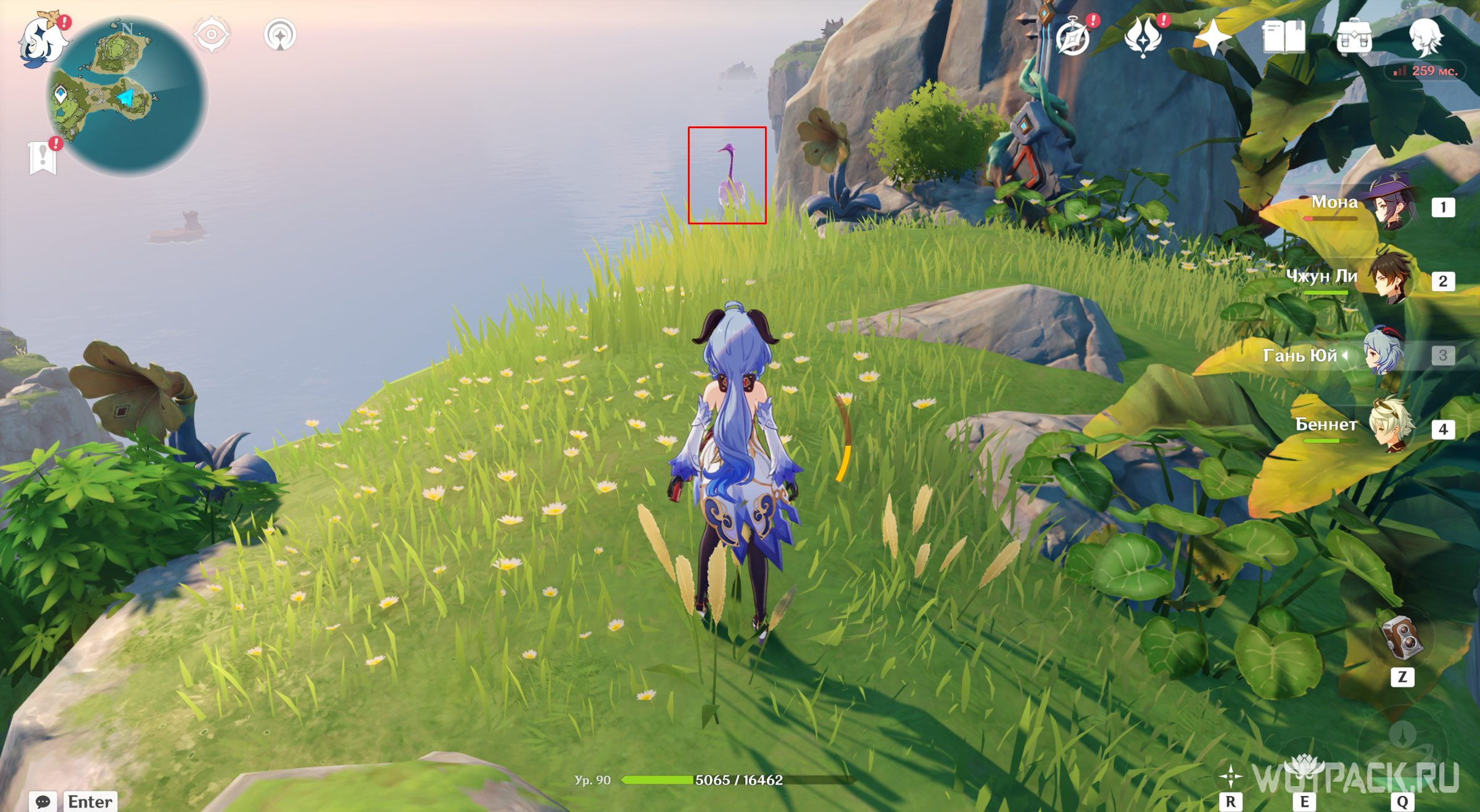
Task: Open the adventurer handbook book icon
Action: coord(1283,37)
